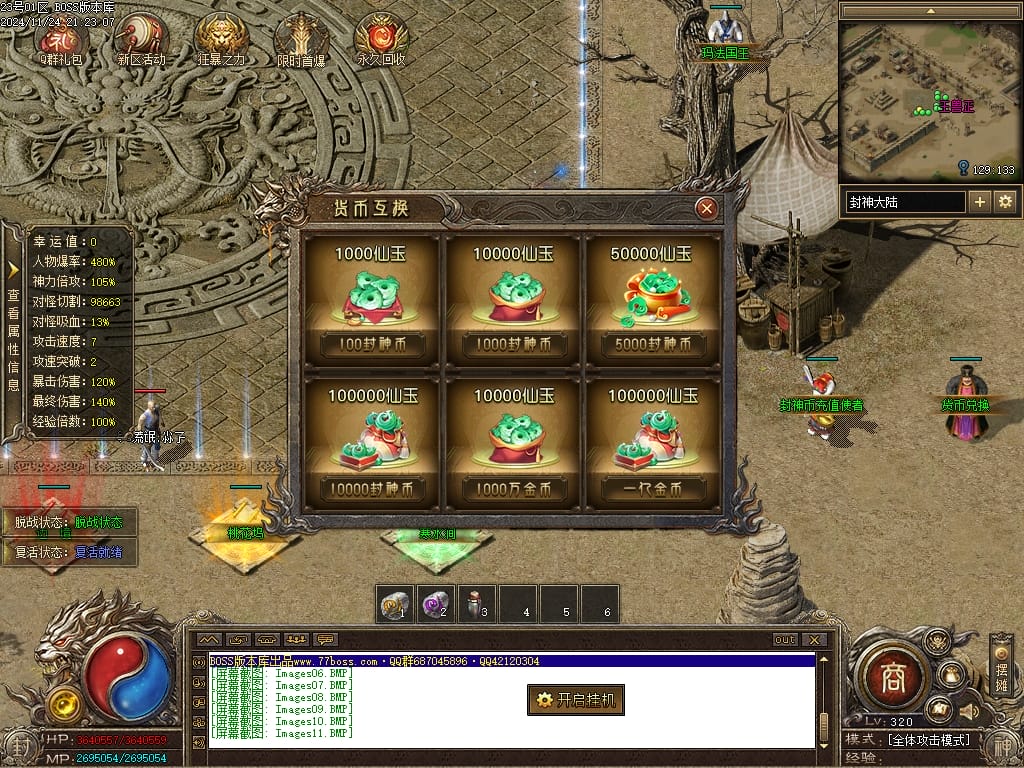Choose the 10000封神币 exchange button
The height and width of the screenshot is (768, 1024).
pyautogui.click(x=372, y=489)
